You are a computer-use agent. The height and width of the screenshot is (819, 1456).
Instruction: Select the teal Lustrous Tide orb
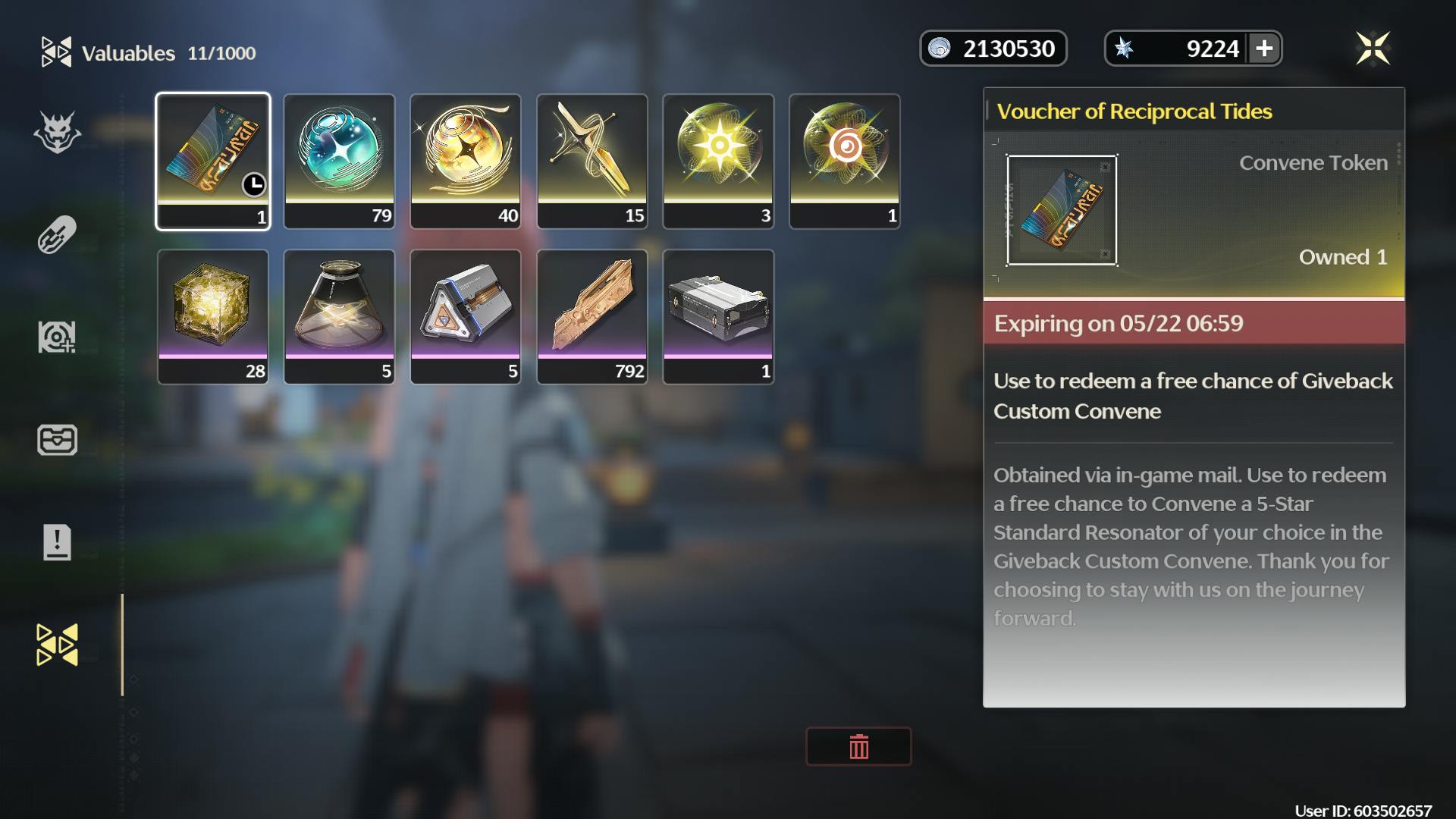coord(339,160)
